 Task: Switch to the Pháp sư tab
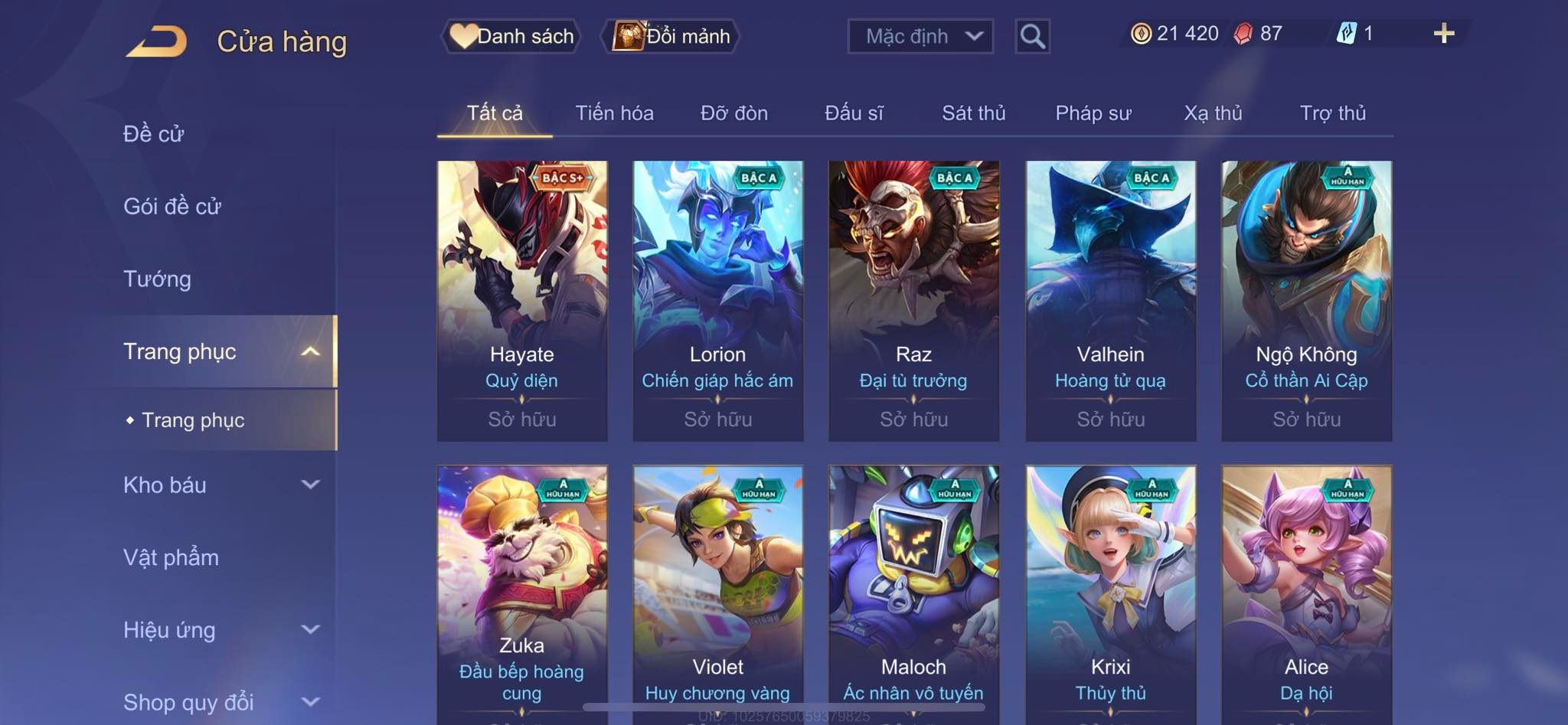click(x=1093, y=113)
